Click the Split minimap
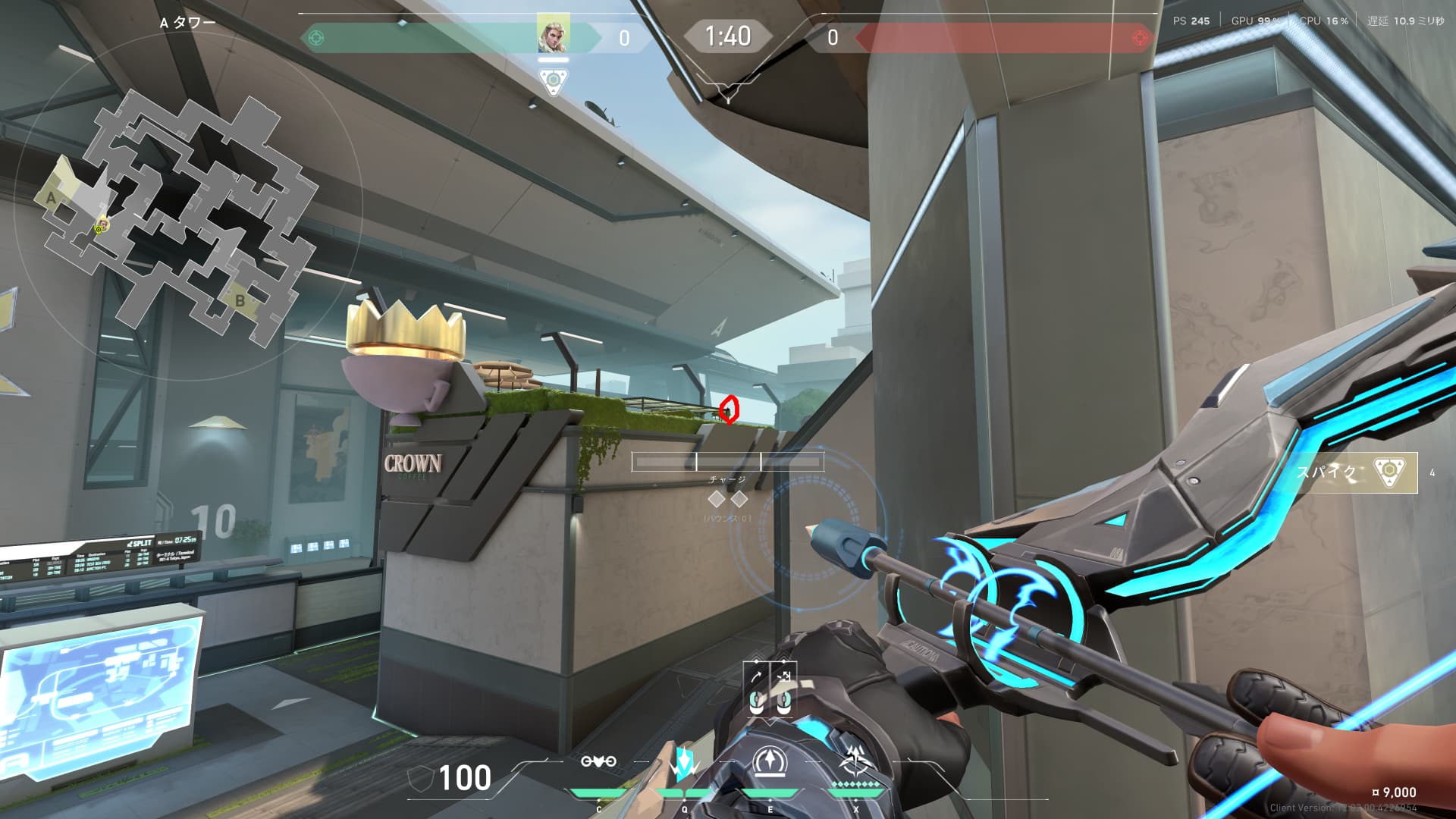The height and width of the screenshot is (819, 1456). pyautogui.click(x=182, y=216)
